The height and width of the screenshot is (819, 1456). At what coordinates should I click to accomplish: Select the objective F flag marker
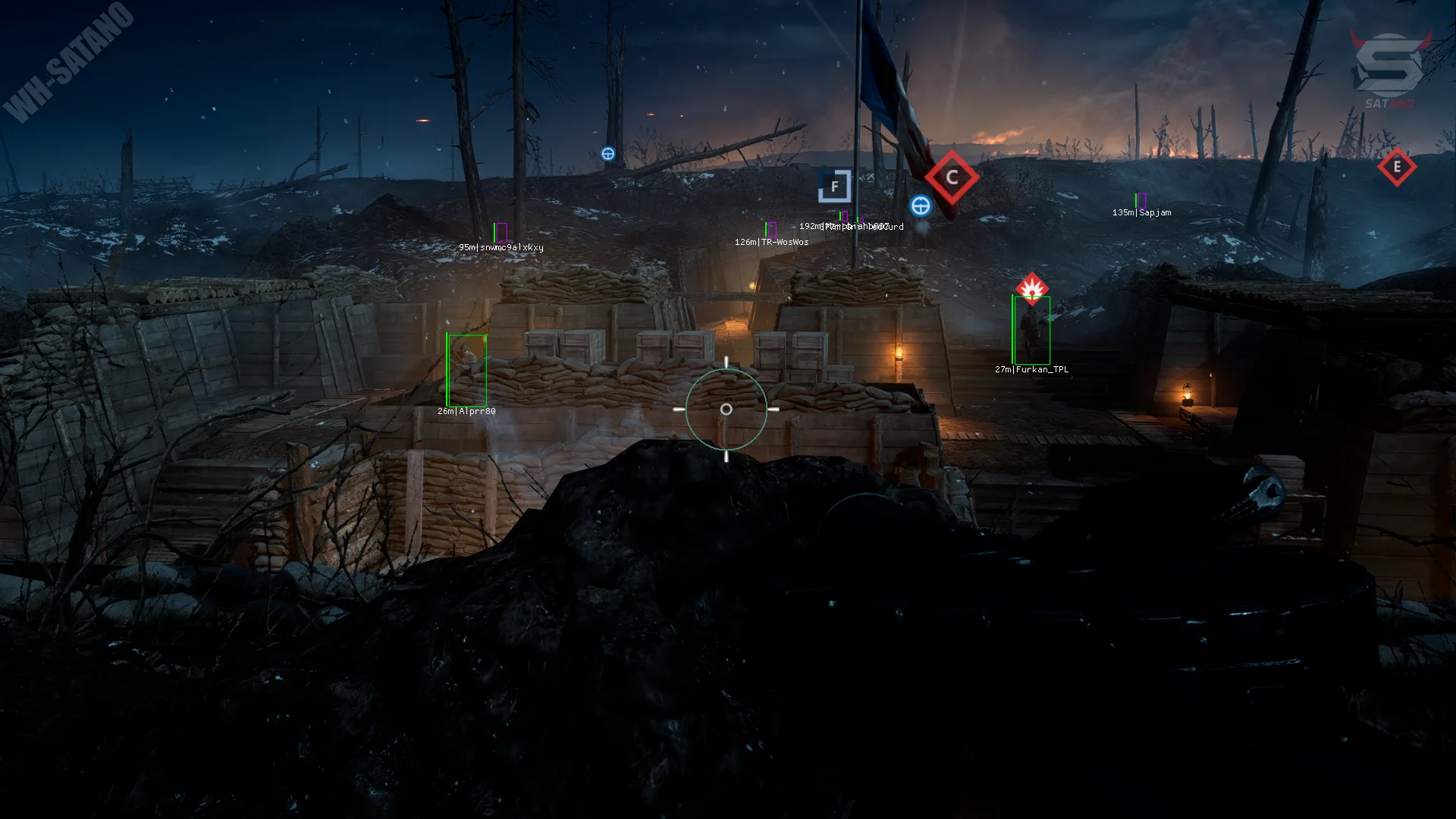tap(834, 187)
